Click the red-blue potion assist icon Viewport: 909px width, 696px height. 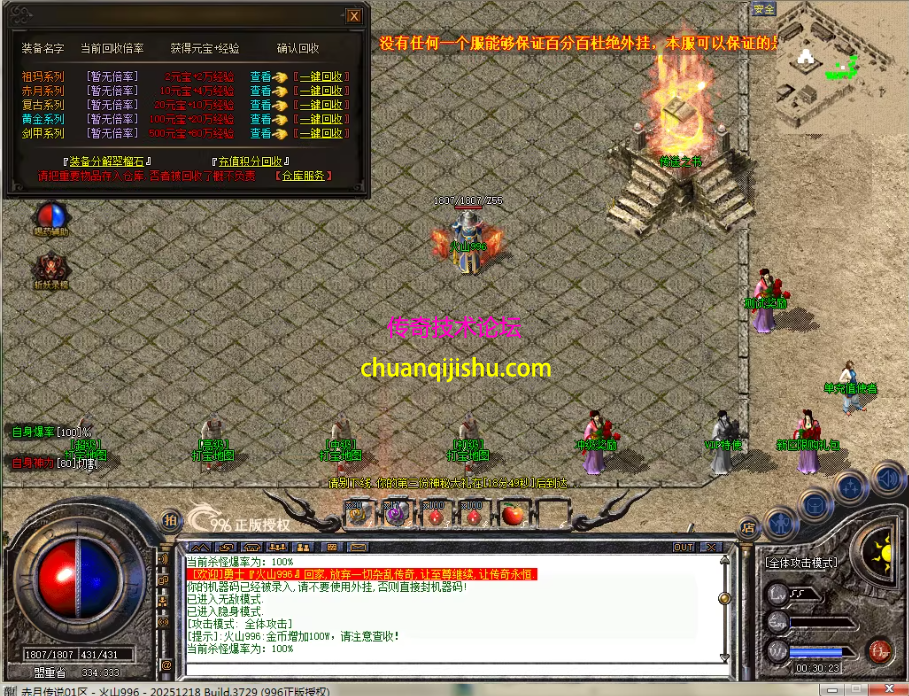(x=50, y=217)
